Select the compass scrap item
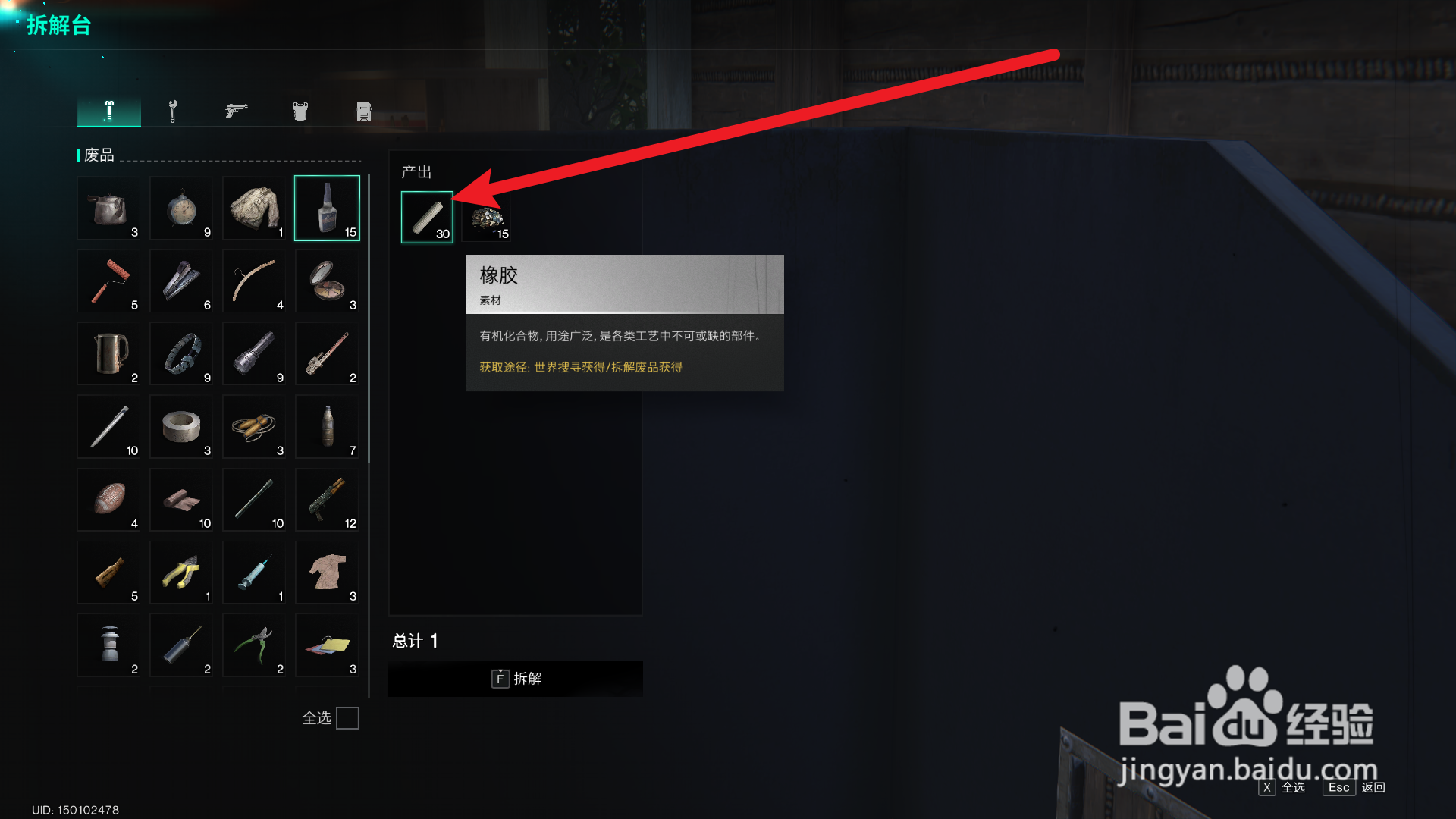1456x819 pixels. coord(327,281)
